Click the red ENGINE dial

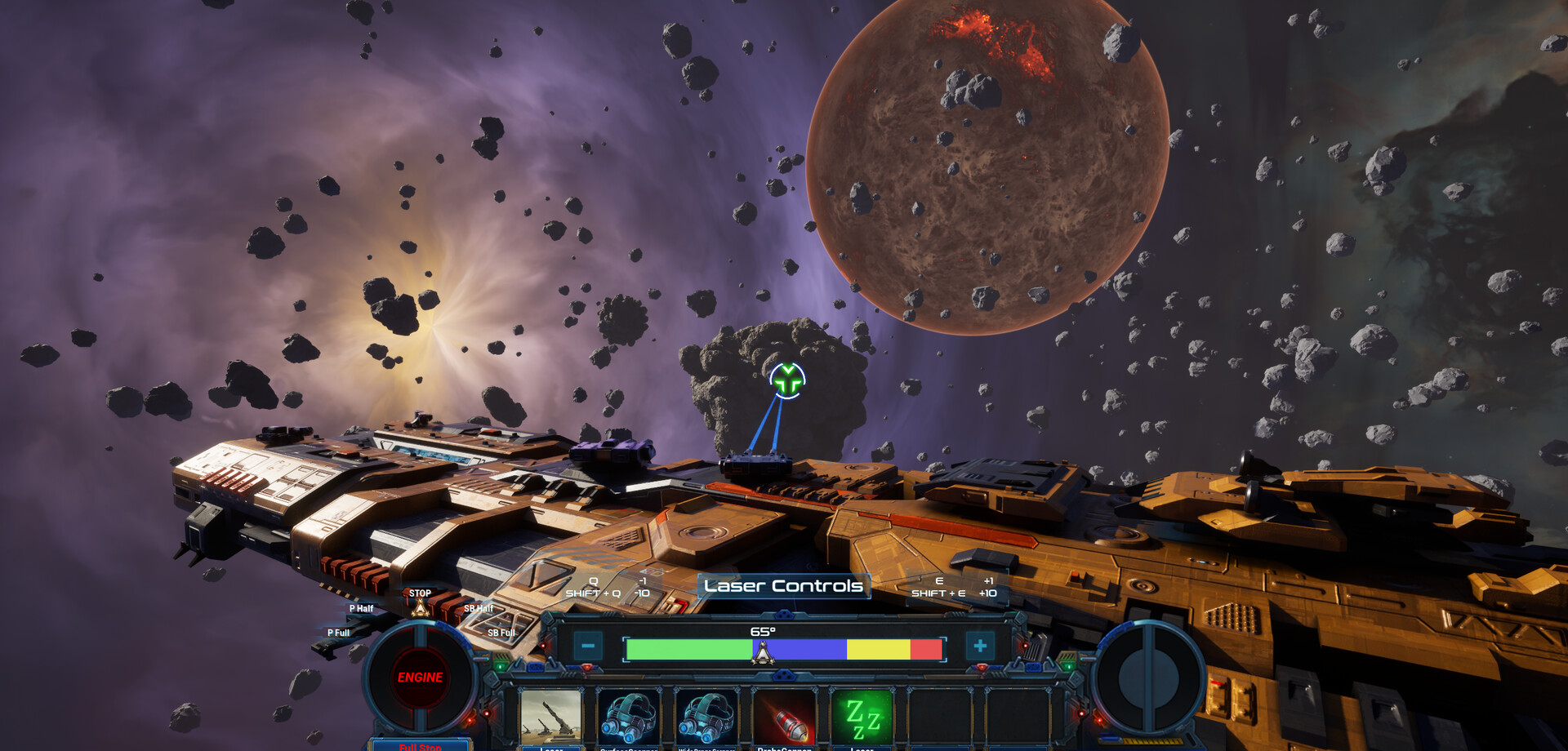pyautogui.click(x=420, y=678)
